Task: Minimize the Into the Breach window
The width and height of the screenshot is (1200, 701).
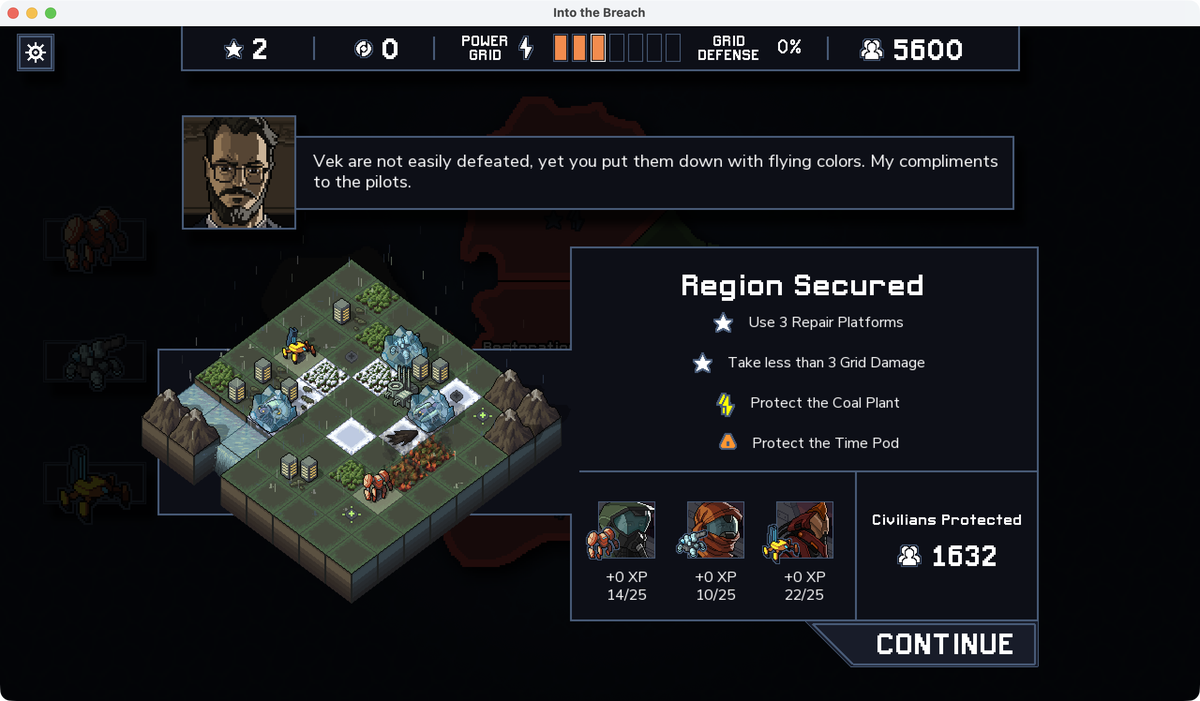Action: point(32,13)
